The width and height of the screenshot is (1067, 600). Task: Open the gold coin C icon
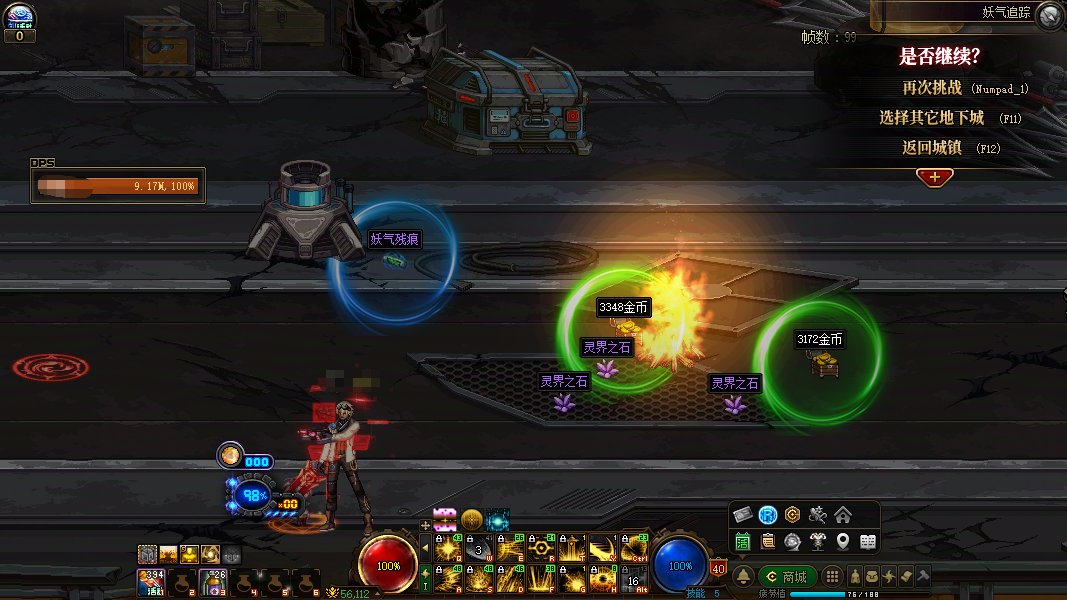pos(792,516)
